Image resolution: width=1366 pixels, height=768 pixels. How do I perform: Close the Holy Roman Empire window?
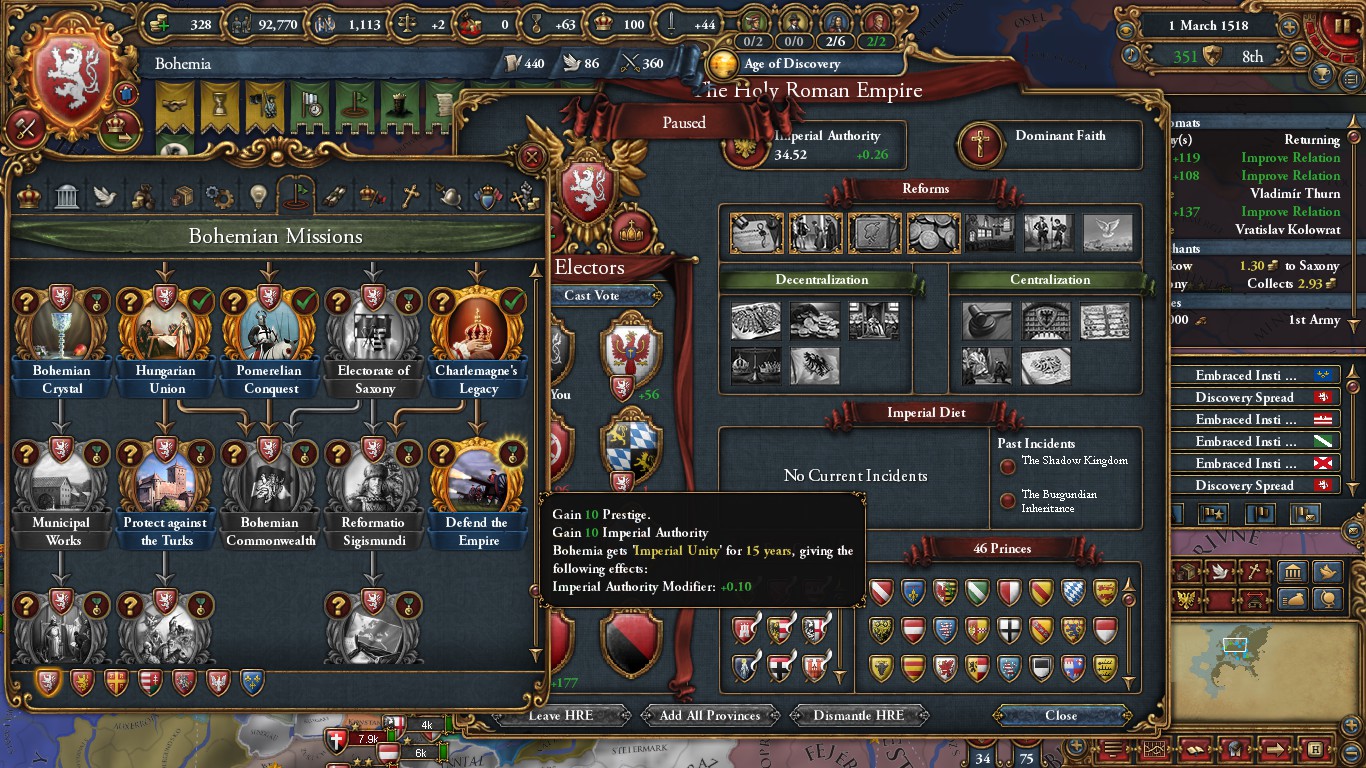tap(1061, 715)
